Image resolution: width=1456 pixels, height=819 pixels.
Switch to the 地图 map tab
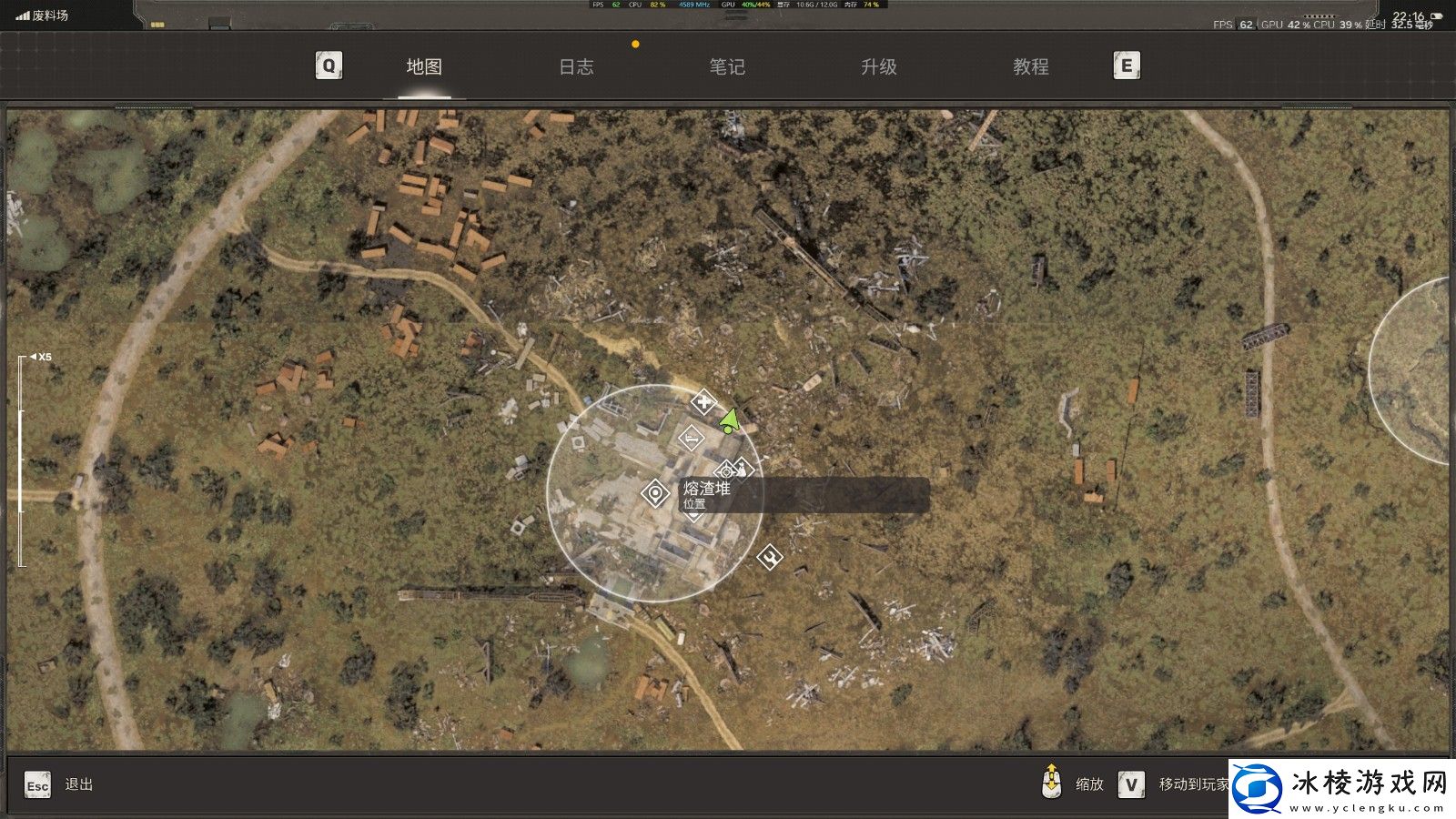click(424, 66)
